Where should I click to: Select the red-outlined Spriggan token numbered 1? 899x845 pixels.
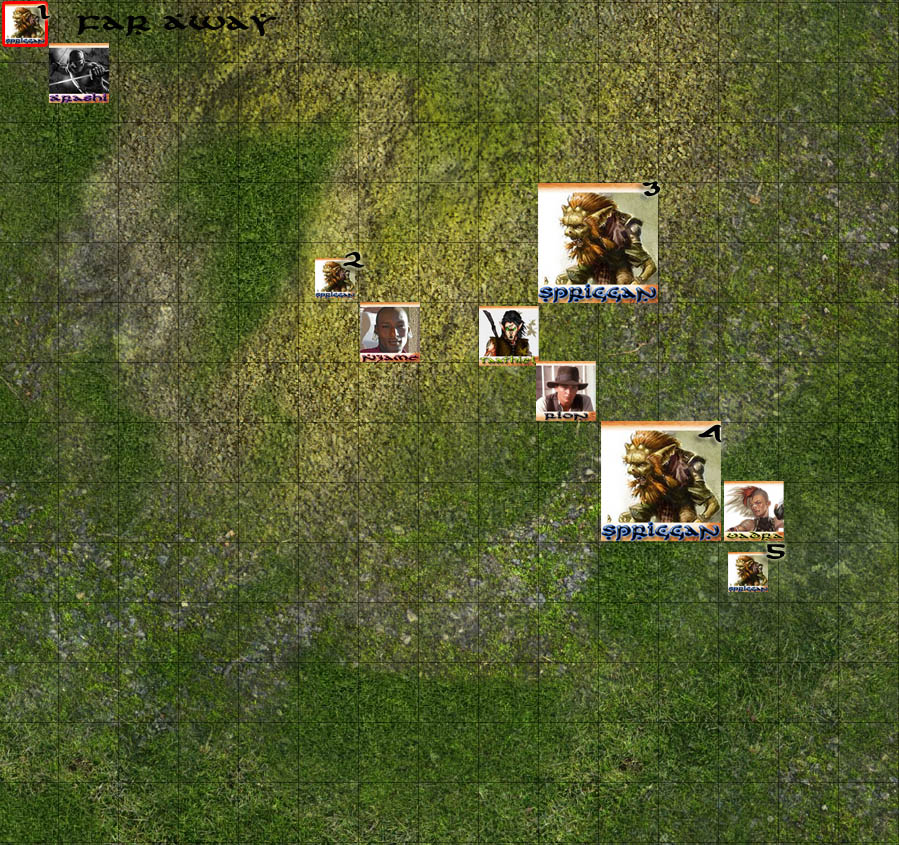(24, 25)
